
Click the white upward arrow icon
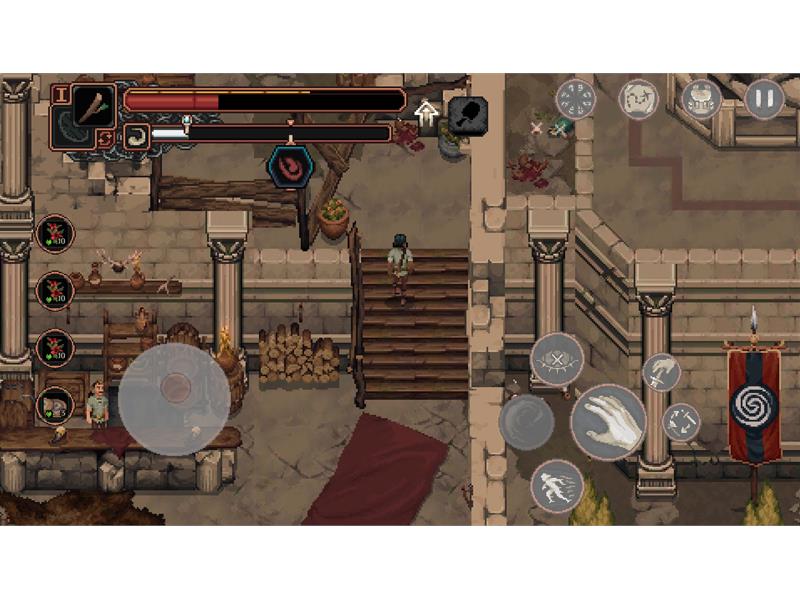point(427,112)
